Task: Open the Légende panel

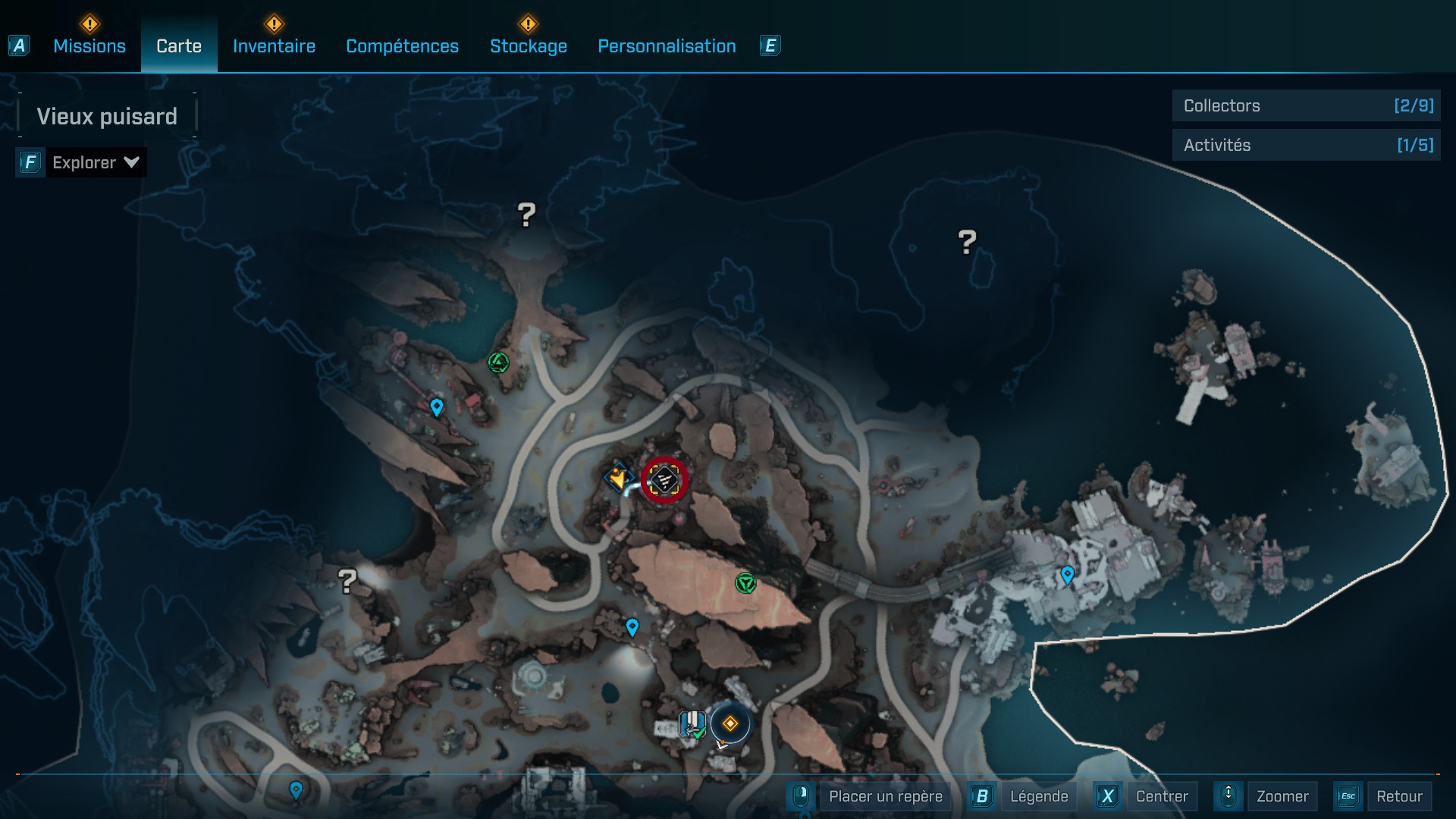Action: tap(1040, 796)
